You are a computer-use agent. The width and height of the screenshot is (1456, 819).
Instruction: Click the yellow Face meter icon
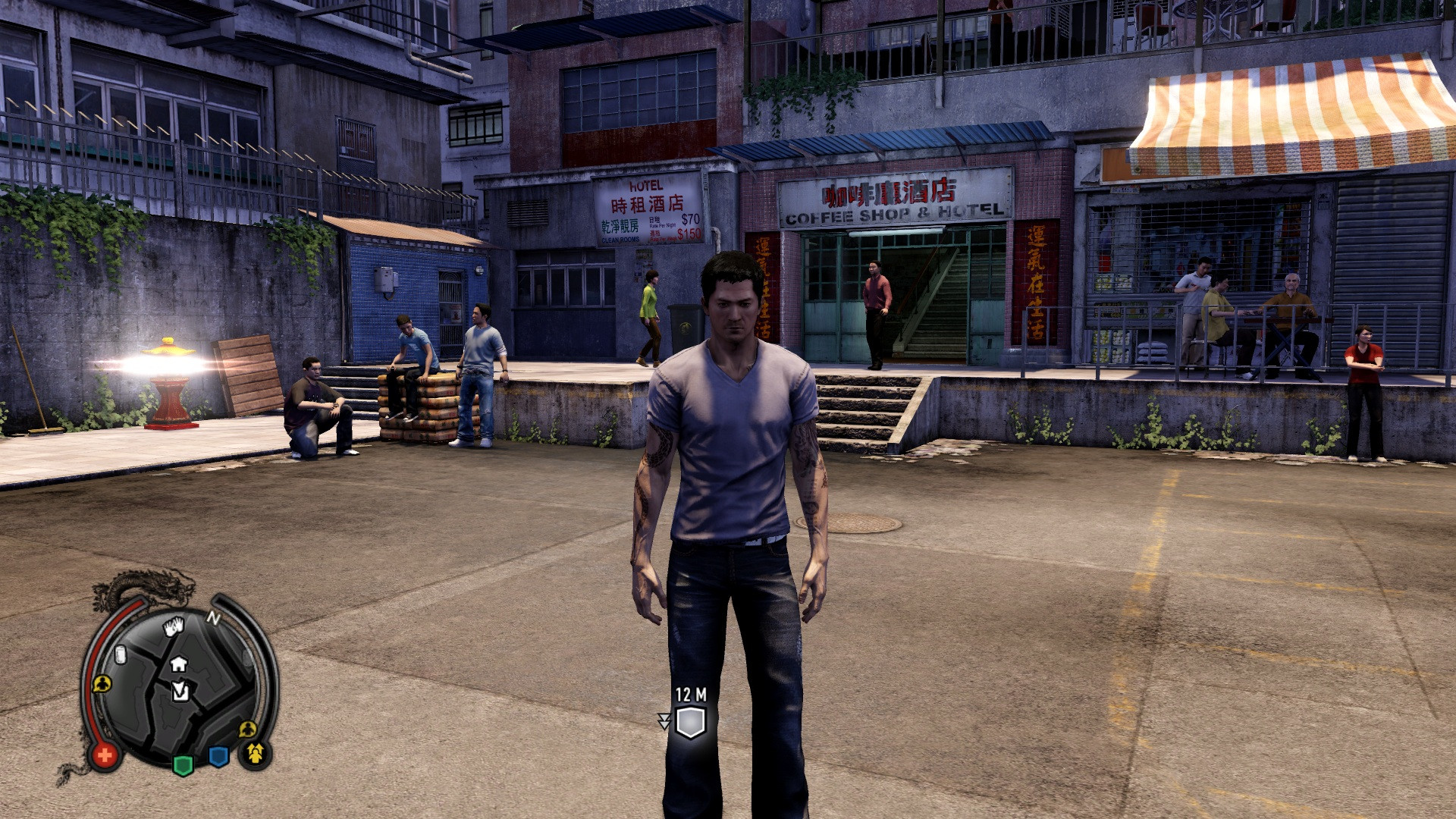[256, 753]
